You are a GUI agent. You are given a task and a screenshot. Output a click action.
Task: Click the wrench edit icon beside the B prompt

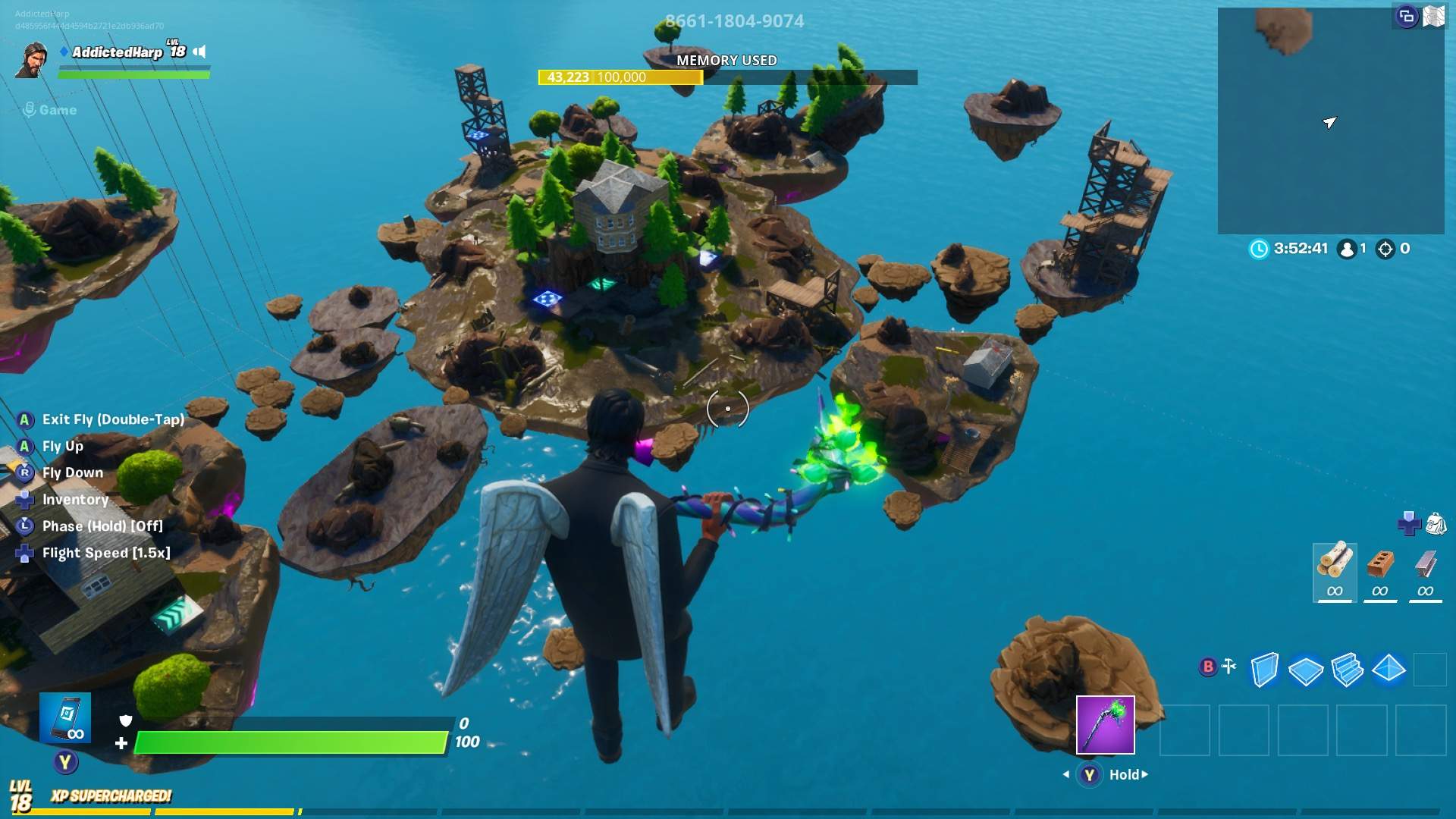[x=1228, y=667]
